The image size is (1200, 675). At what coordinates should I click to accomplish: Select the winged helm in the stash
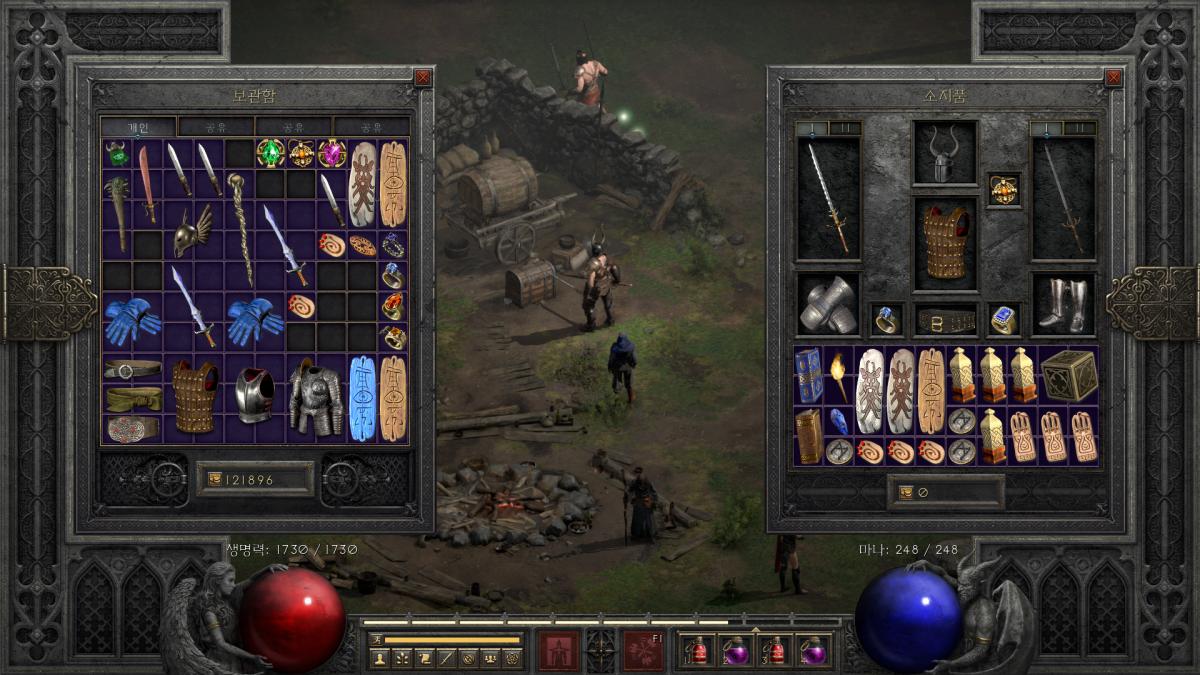coord(193,233)
